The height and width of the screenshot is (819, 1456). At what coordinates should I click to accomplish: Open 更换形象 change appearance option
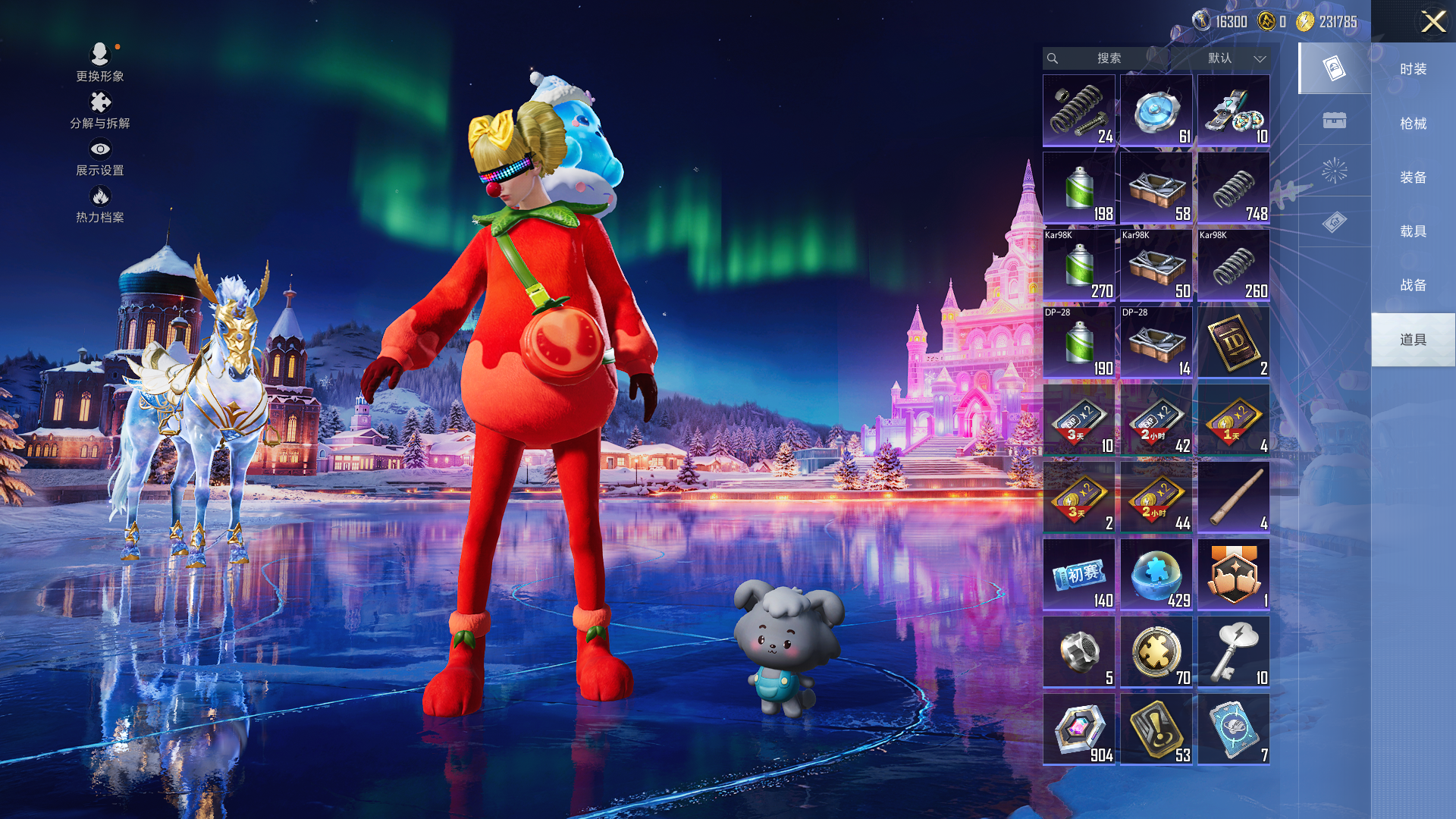click(100, 62)
